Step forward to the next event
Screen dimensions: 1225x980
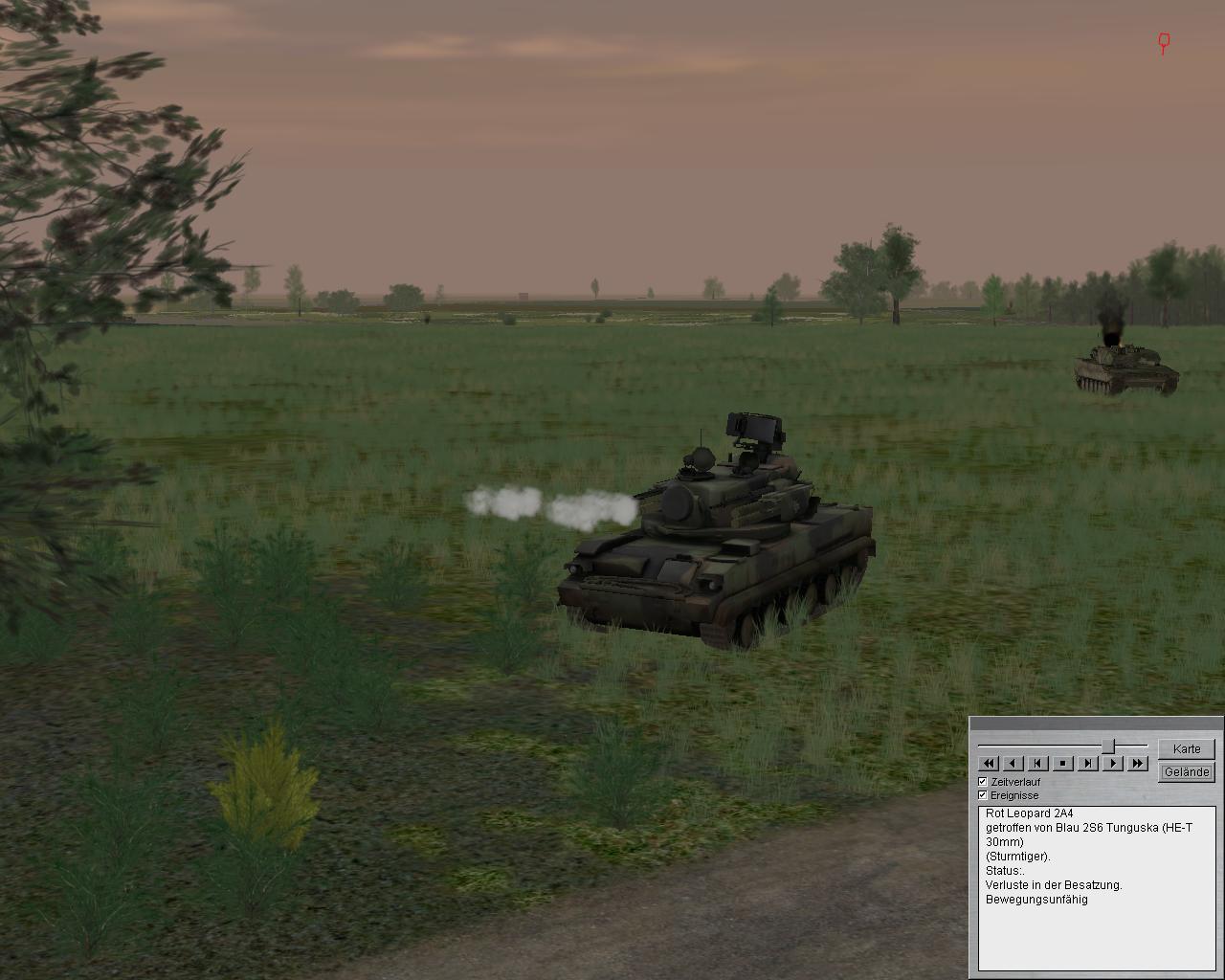(x=1087, y=763)
